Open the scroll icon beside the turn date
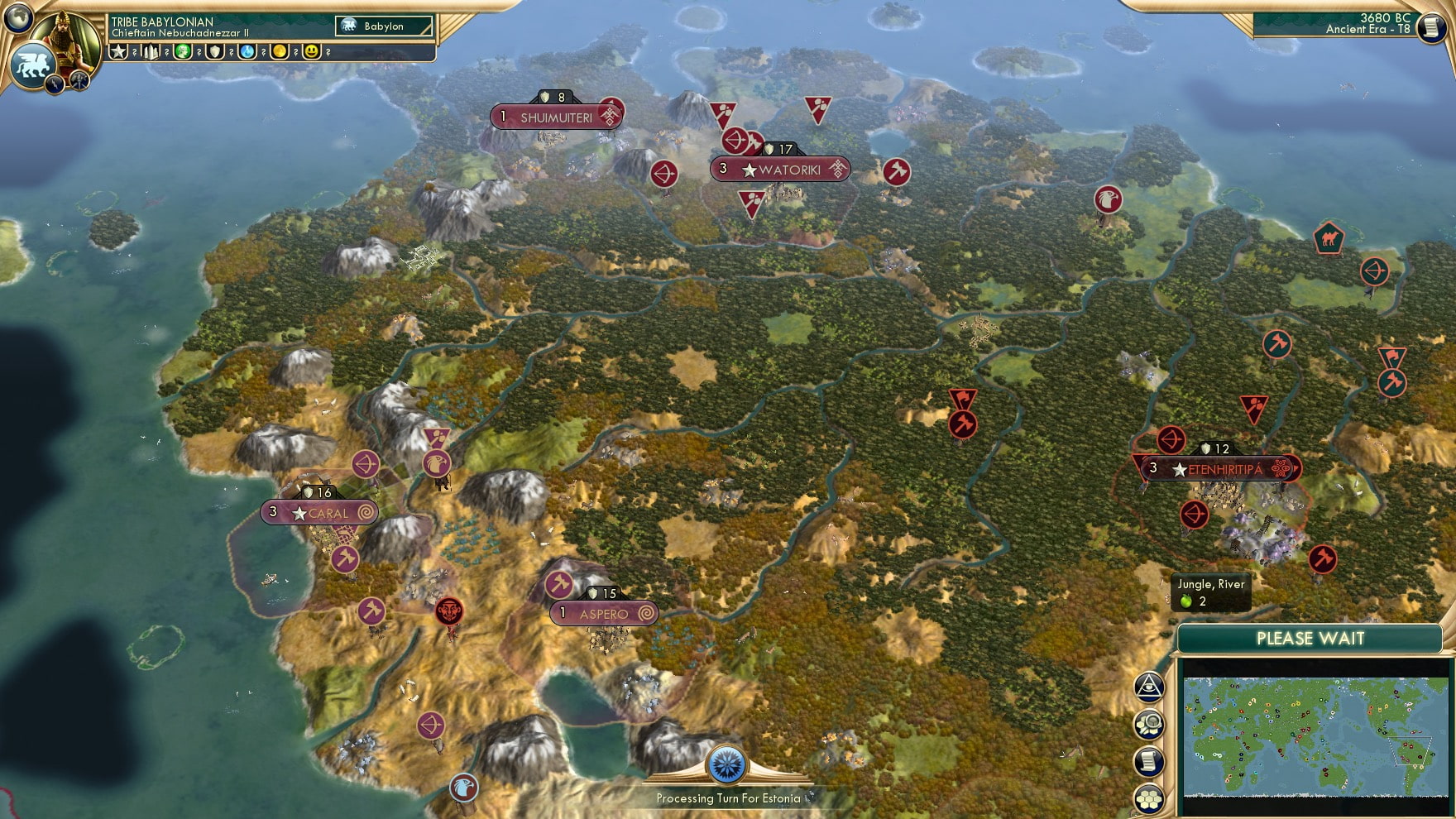 pyautogui.click(x=1430, y=27)
